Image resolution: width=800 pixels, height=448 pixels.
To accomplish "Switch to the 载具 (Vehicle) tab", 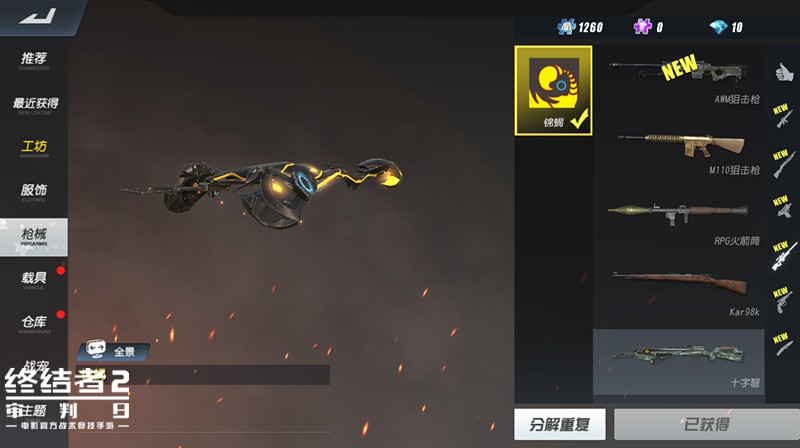I will [35, 278].
